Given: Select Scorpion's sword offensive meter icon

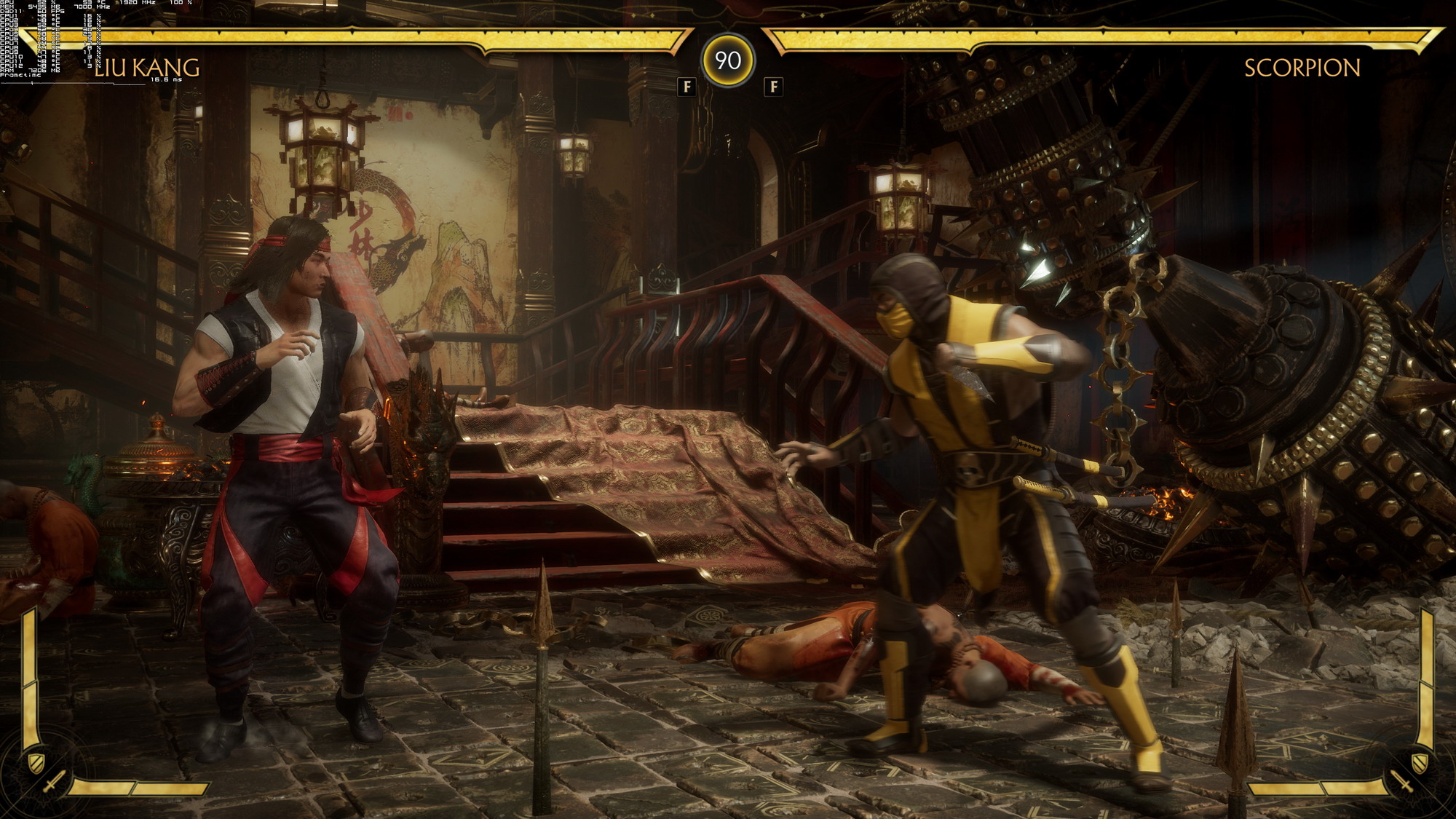Looking at the screenshot, I should coord(1401,783).
